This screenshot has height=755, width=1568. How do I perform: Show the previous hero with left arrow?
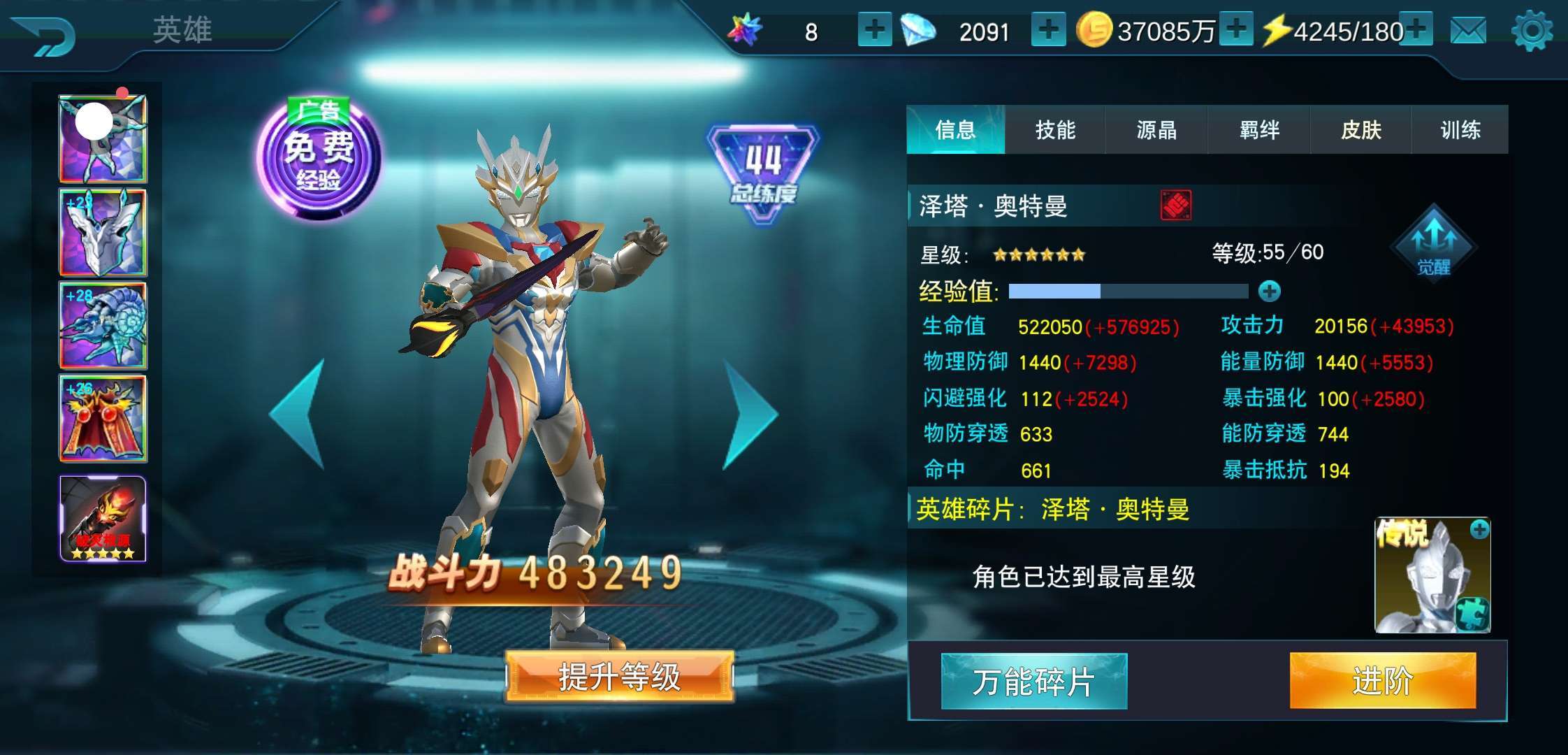click(298, 414)
